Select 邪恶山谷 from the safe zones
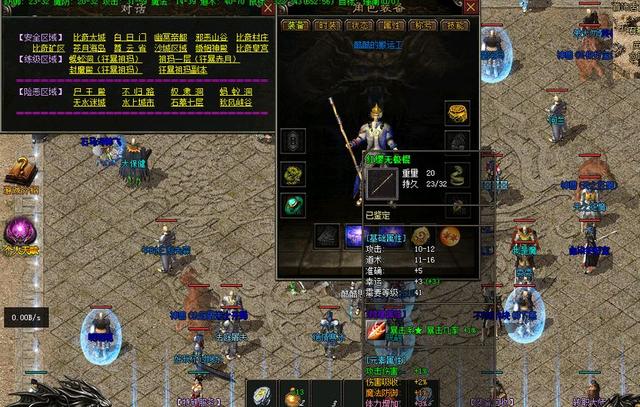 pyautogui.click(x=212, y=37)
